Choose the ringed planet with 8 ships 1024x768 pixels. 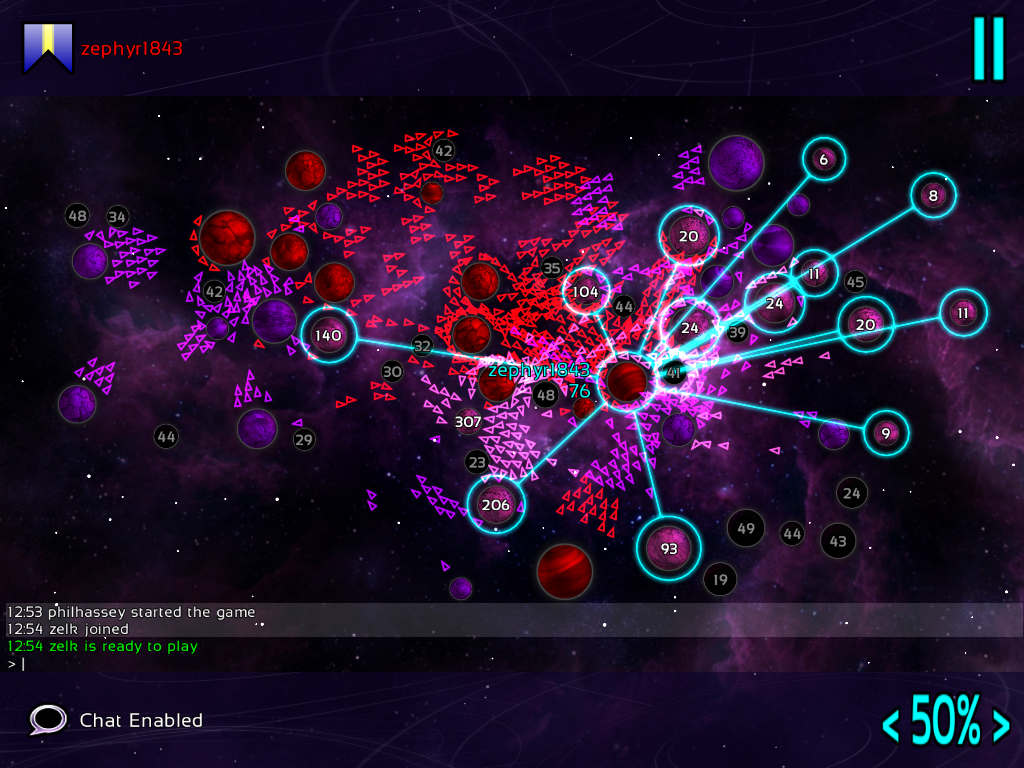(x=933, y=196)
